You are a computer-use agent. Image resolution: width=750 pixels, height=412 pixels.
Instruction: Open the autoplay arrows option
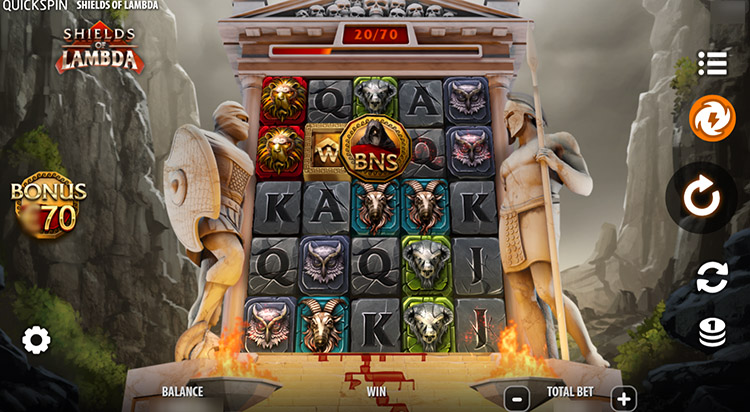(x=712, y=277)
